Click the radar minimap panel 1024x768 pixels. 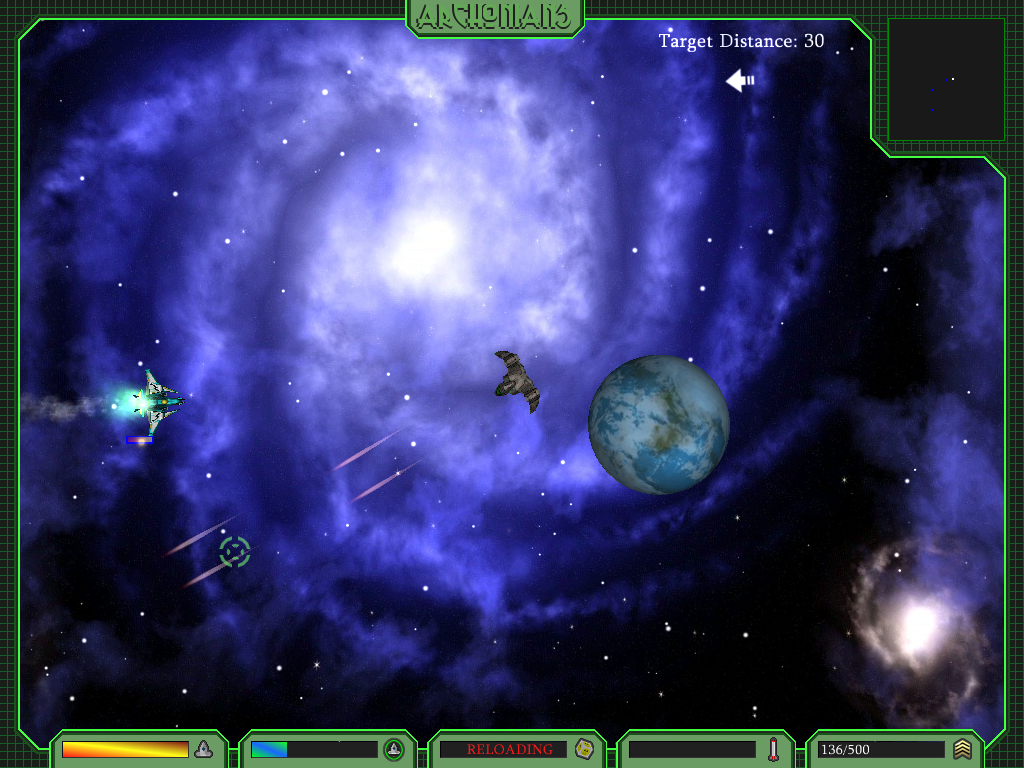point(946,80)
